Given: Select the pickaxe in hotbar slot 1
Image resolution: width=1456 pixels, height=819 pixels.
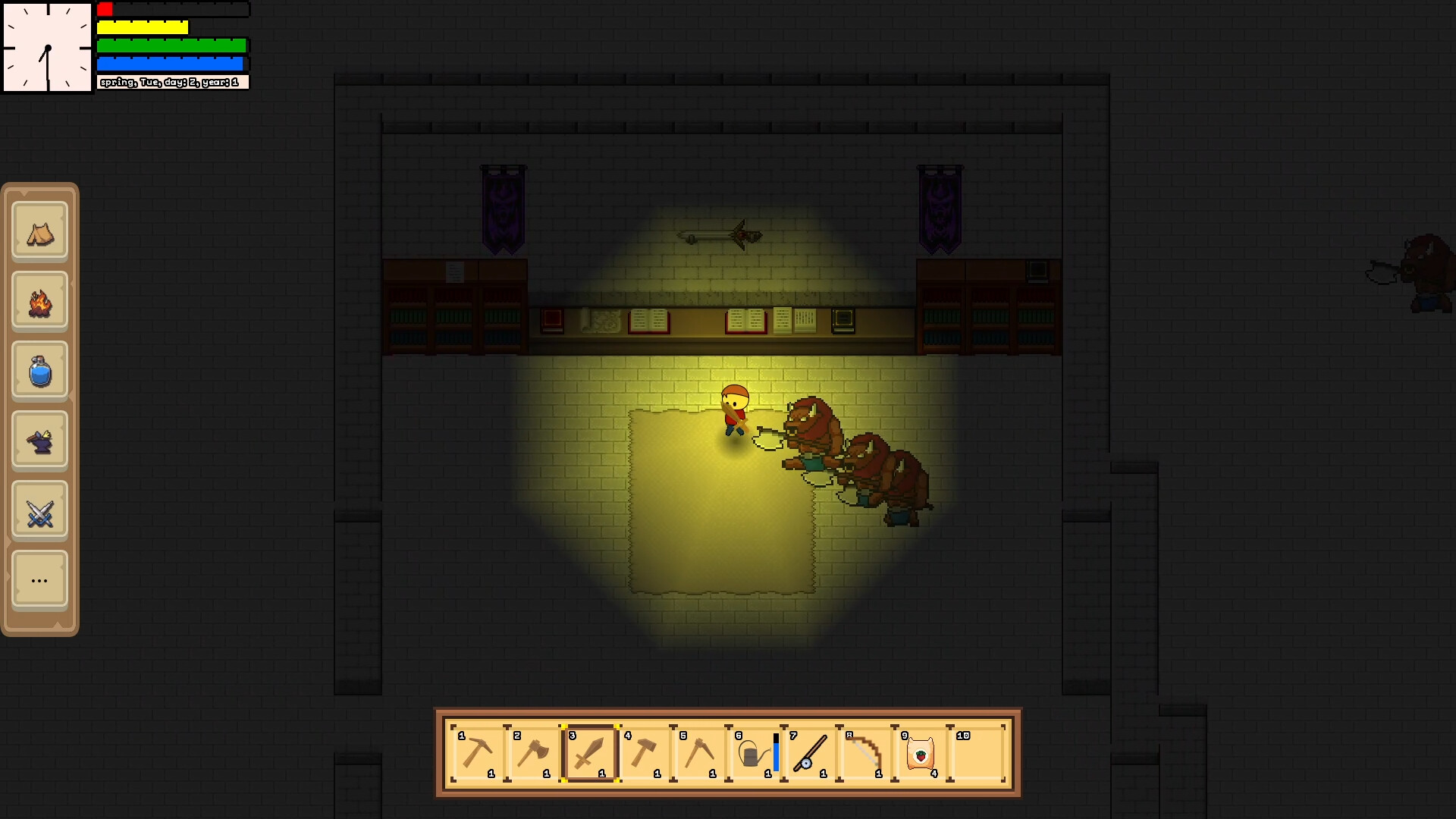Looking at the screenshot, I should click(478, 754).
